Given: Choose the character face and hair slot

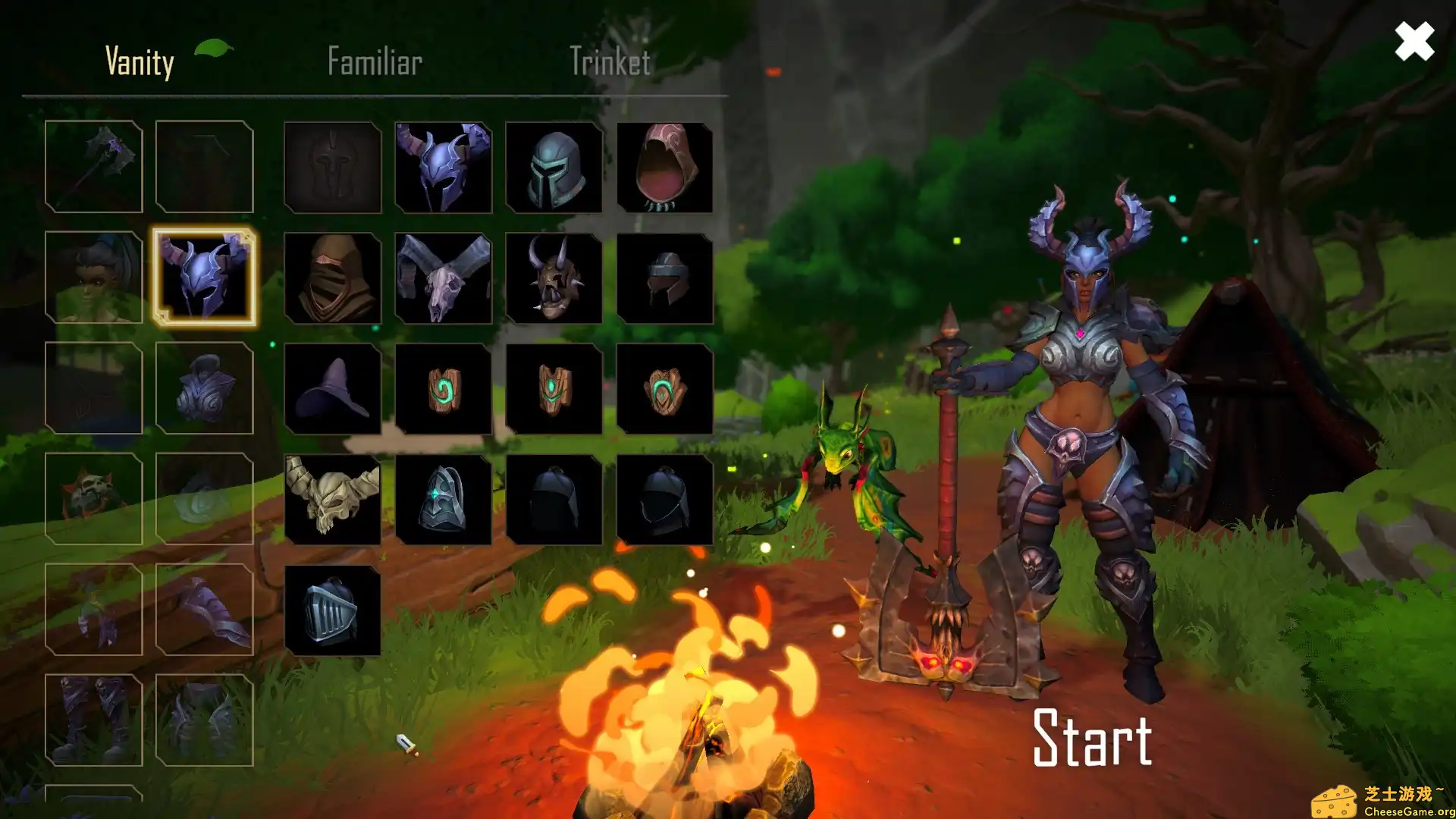Looking at the screenshot, I should click(x=93, y=278).
